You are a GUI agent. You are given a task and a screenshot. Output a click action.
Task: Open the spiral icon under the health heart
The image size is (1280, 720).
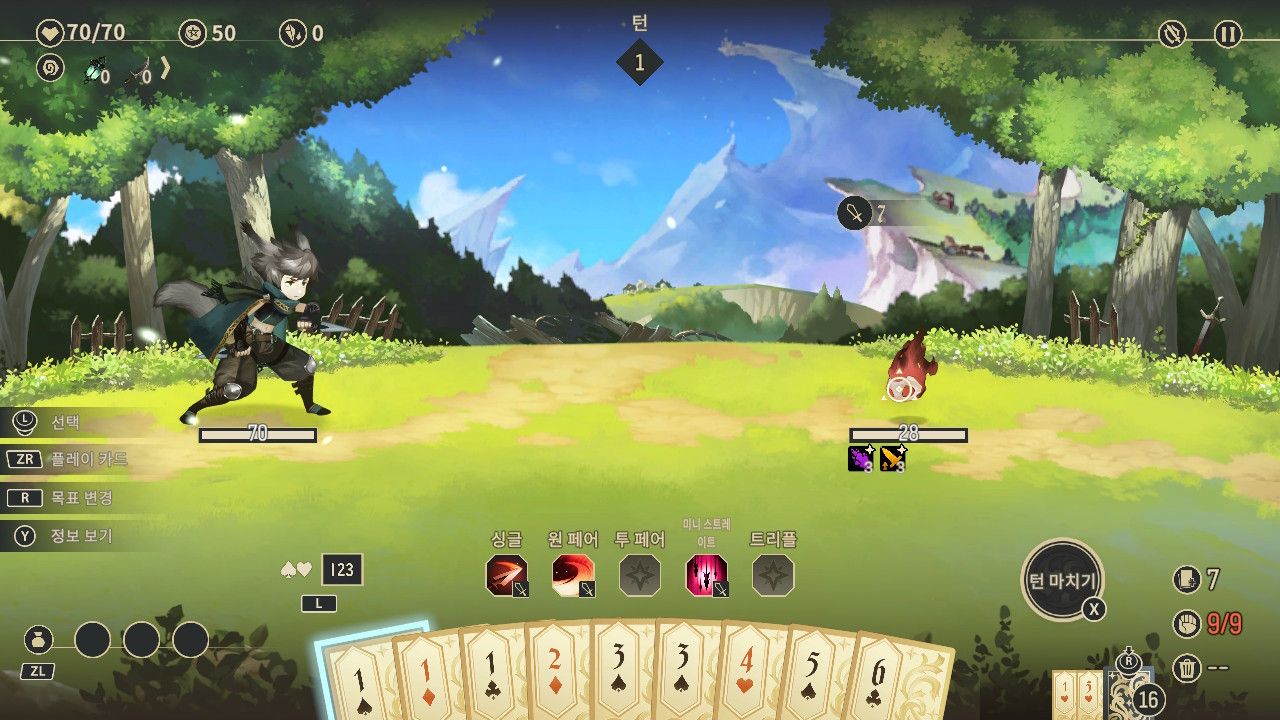(49, 68)
